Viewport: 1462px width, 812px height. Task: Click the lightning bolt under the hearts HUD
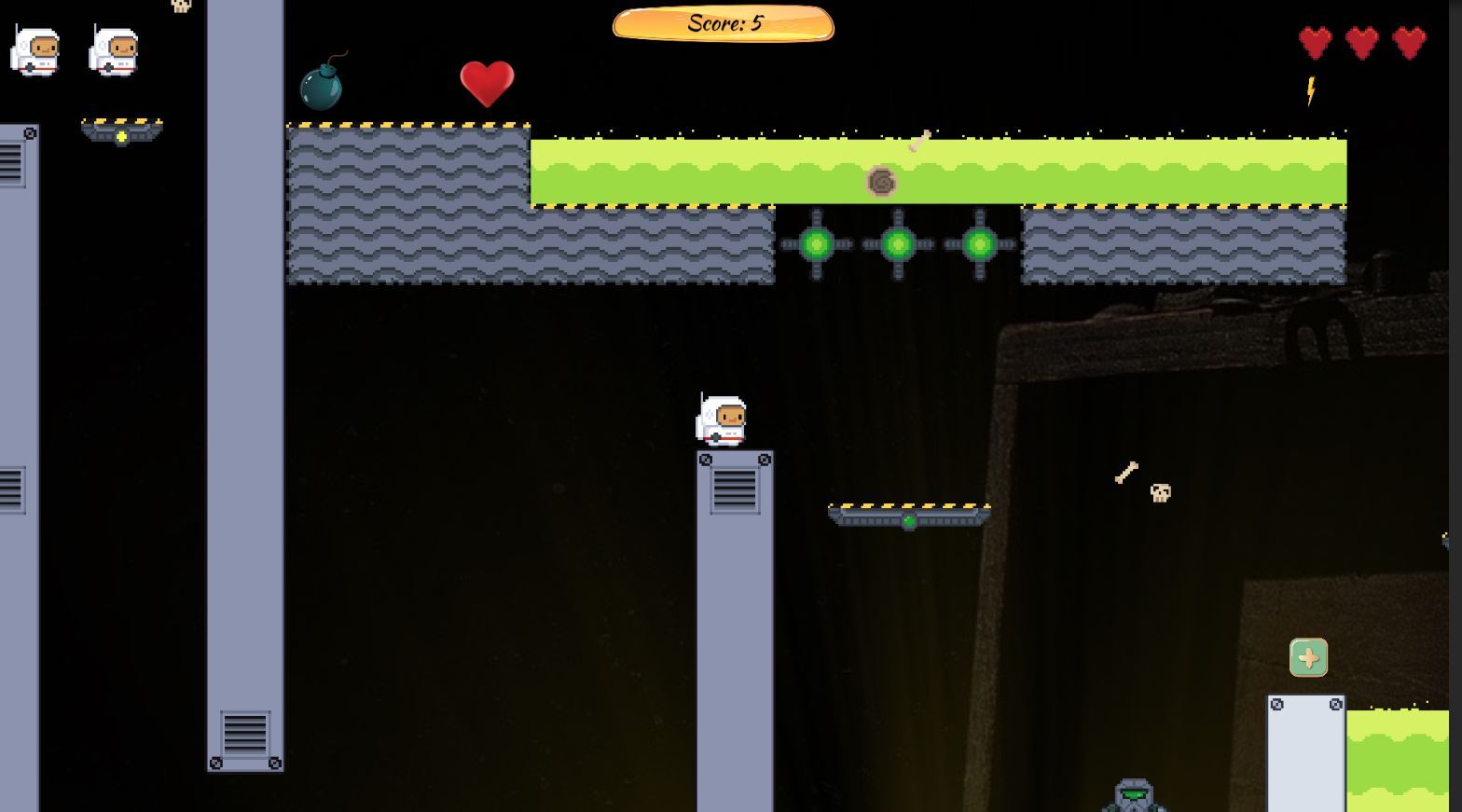(x=1310, y=91)
